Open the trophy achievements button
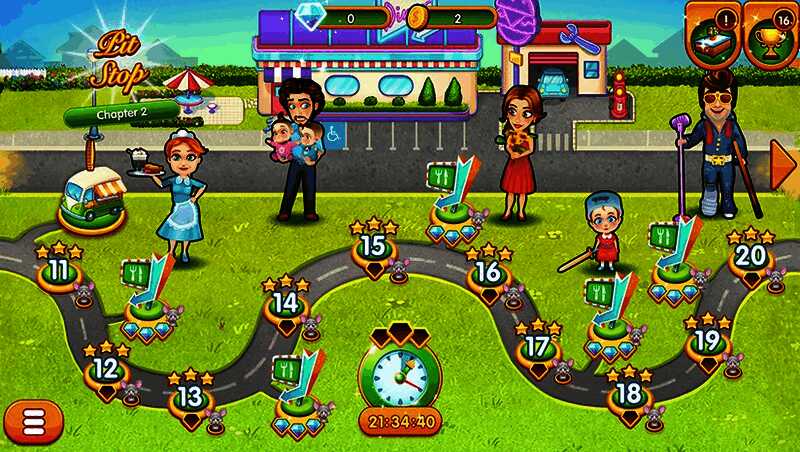Viewport: 800px width, 452px height. (x=771, y=33)
